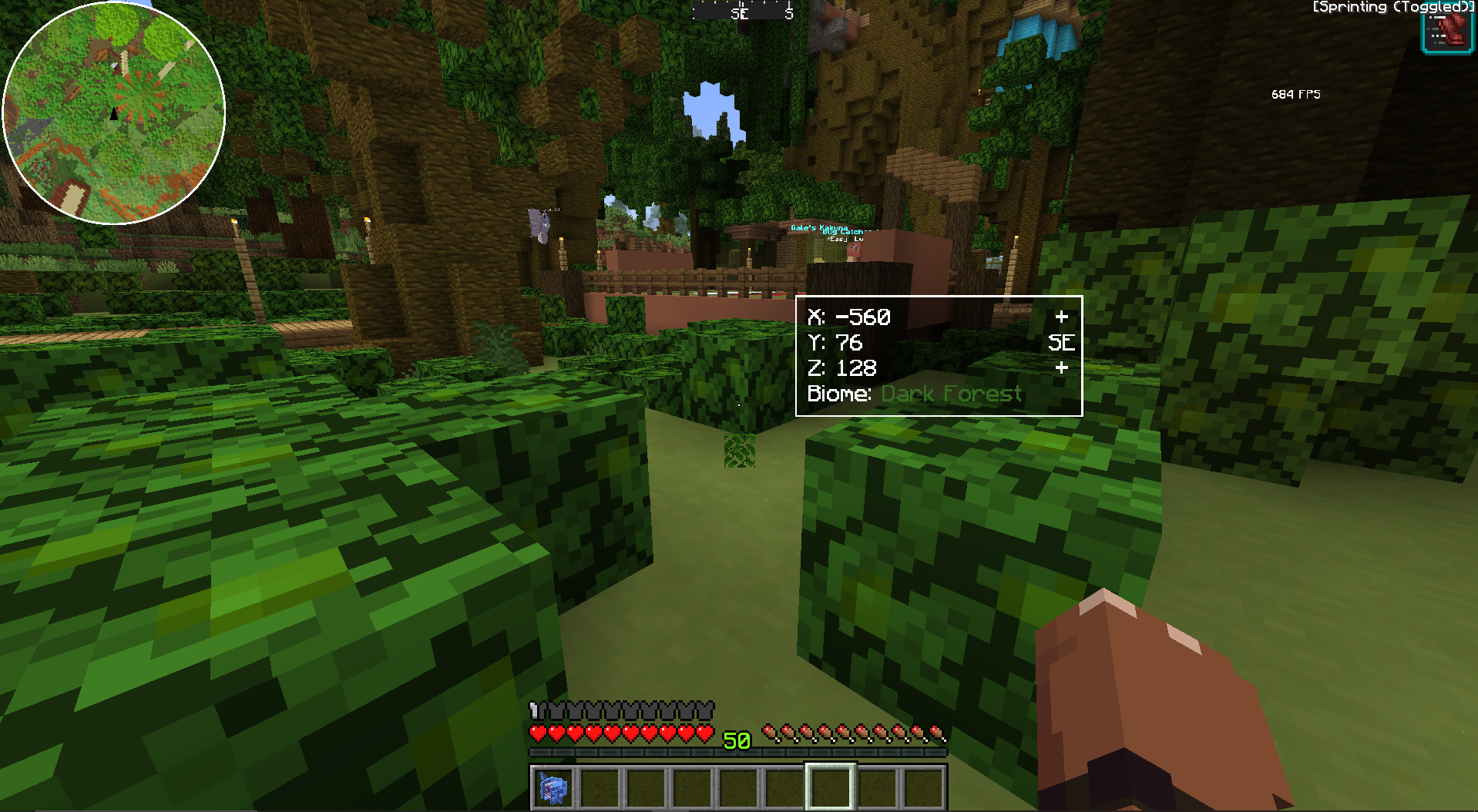Click the teal-framed red figure icon
Screen dimensions: 1478x812
pos(1446,32)
